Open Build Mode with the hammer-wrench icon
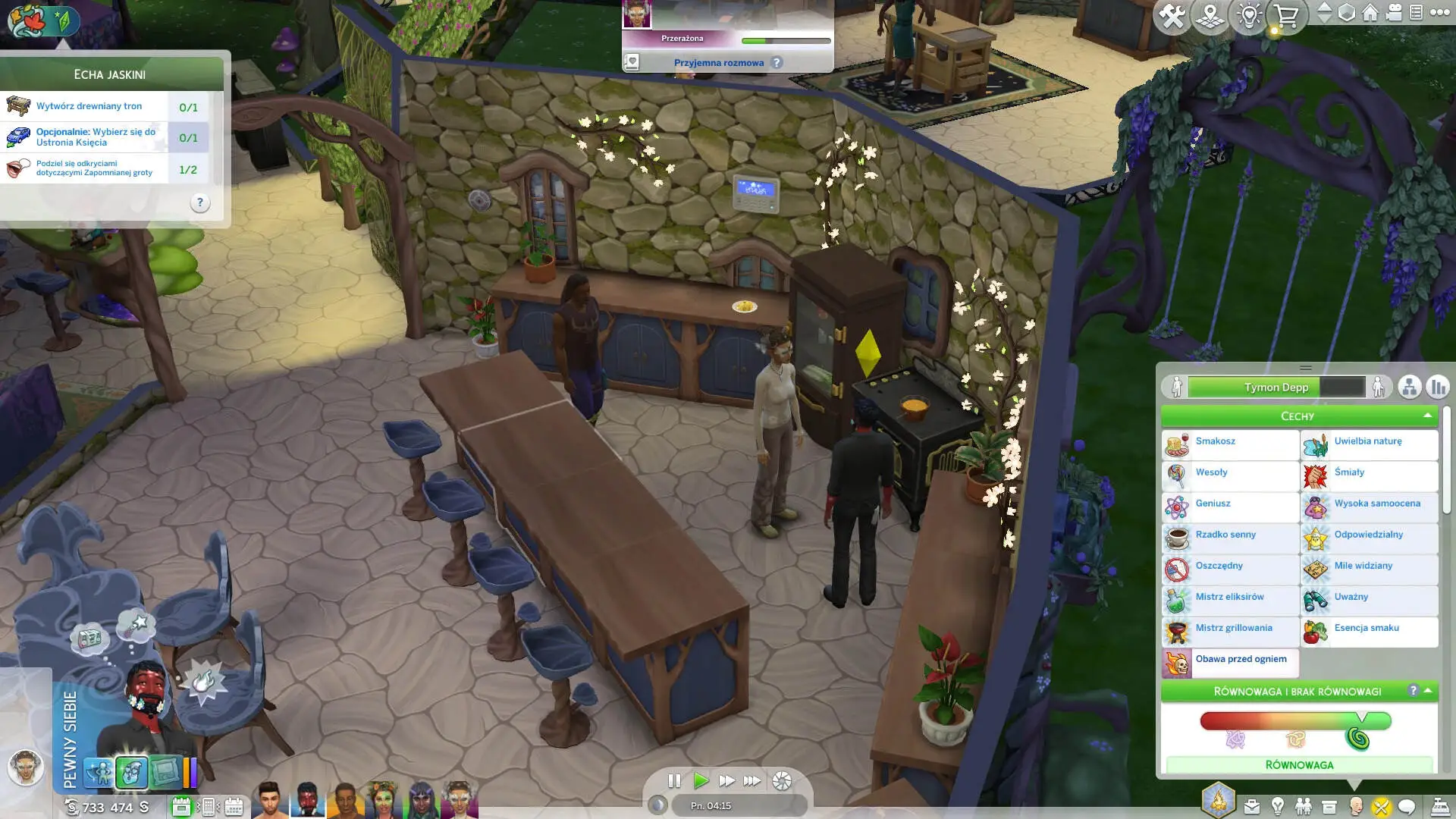This screenshot has height=819, width=1456. click(1172, 15)
